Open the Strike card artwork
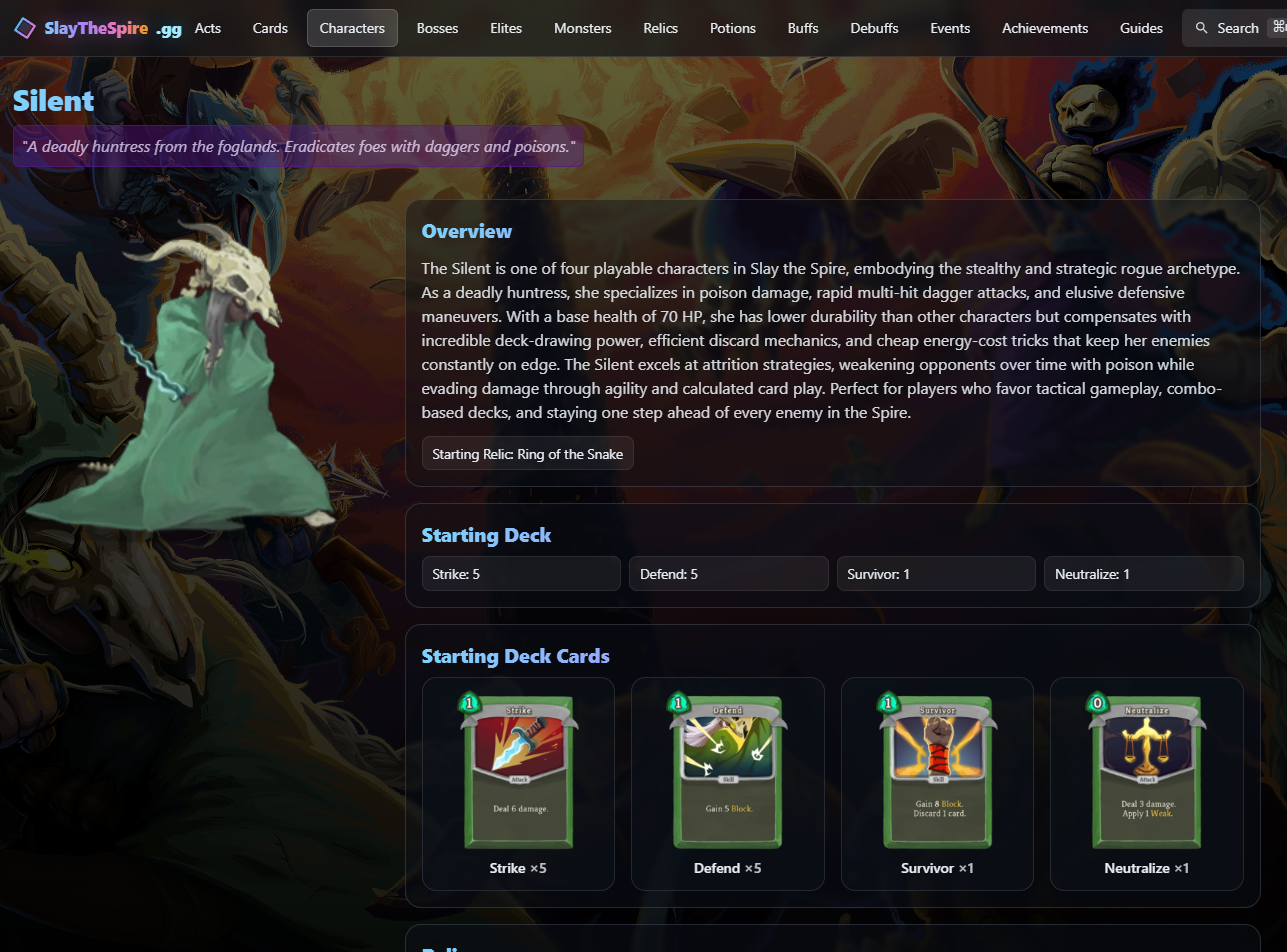 (x=518, y=770)
